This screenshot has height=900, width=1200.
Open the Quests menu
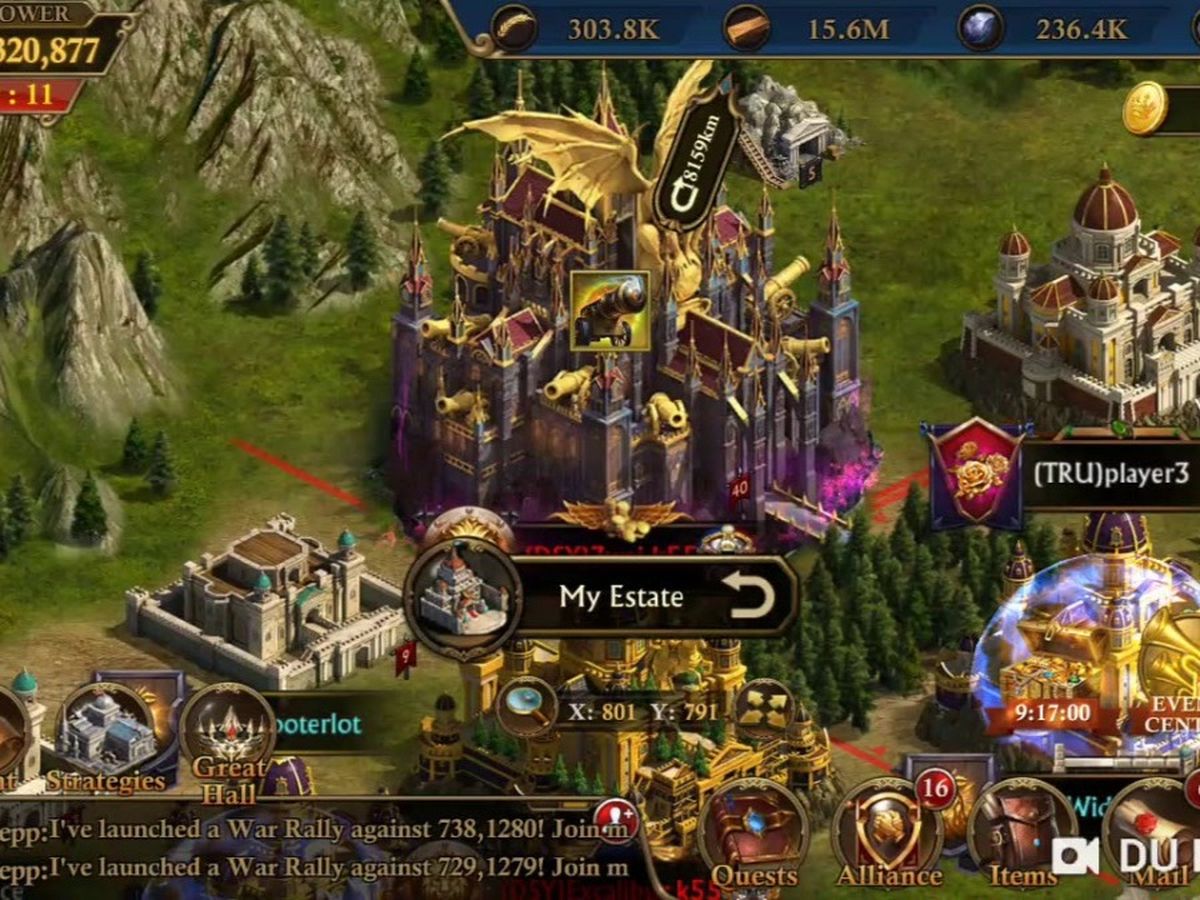753,838
